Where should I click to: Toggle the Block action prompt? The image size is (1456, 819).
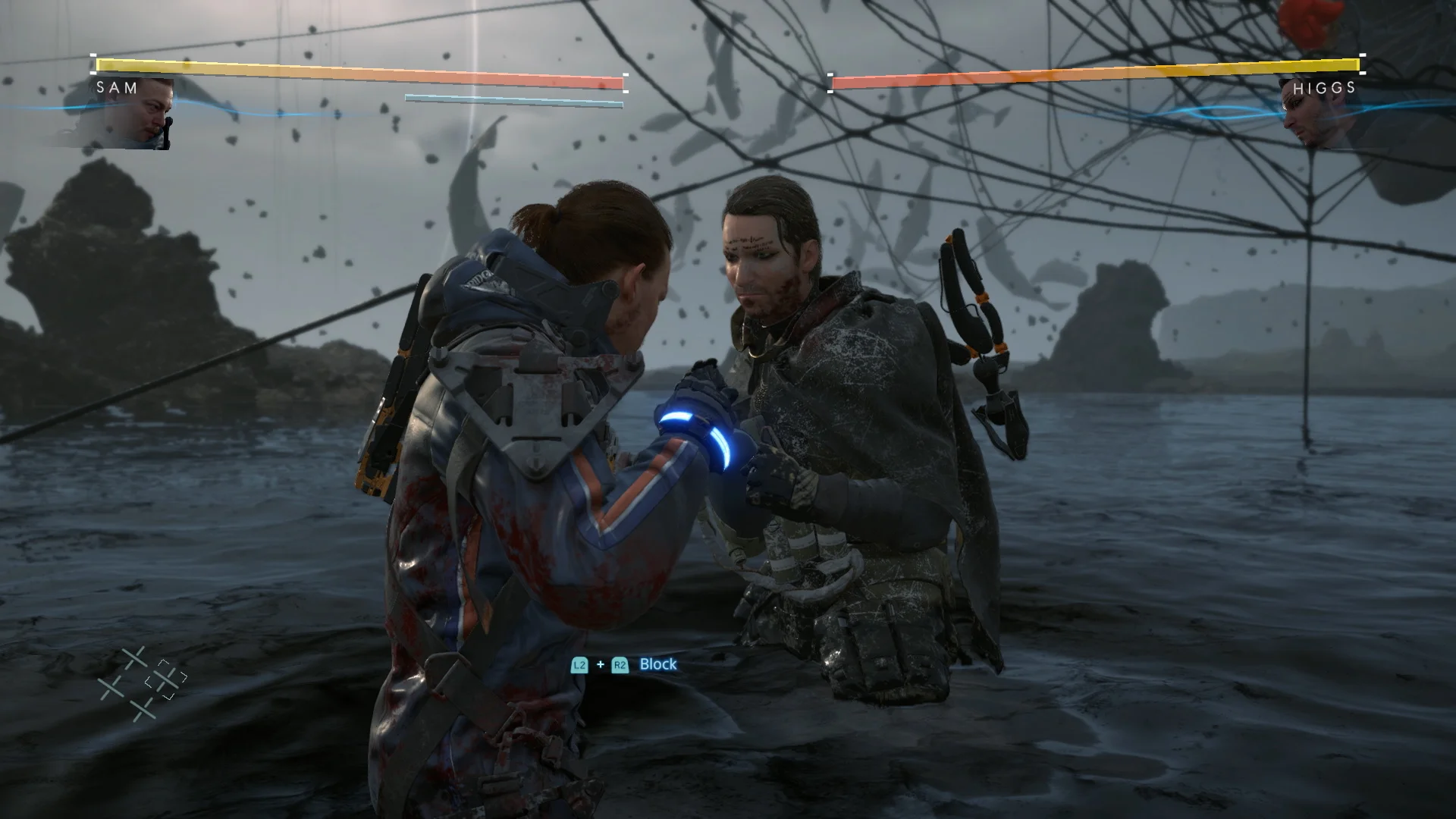[x=657, y=664]
